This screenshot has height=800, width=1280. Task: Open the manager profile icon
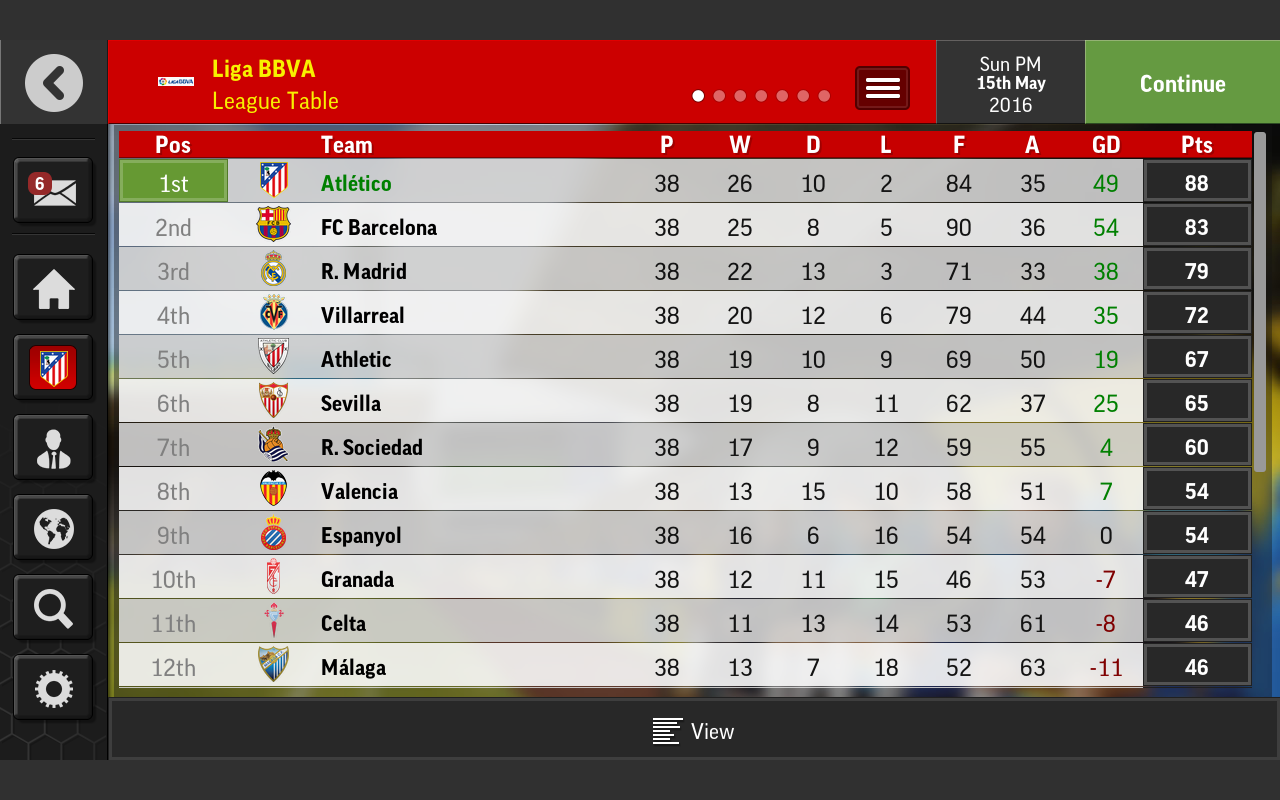coord(53,449)
